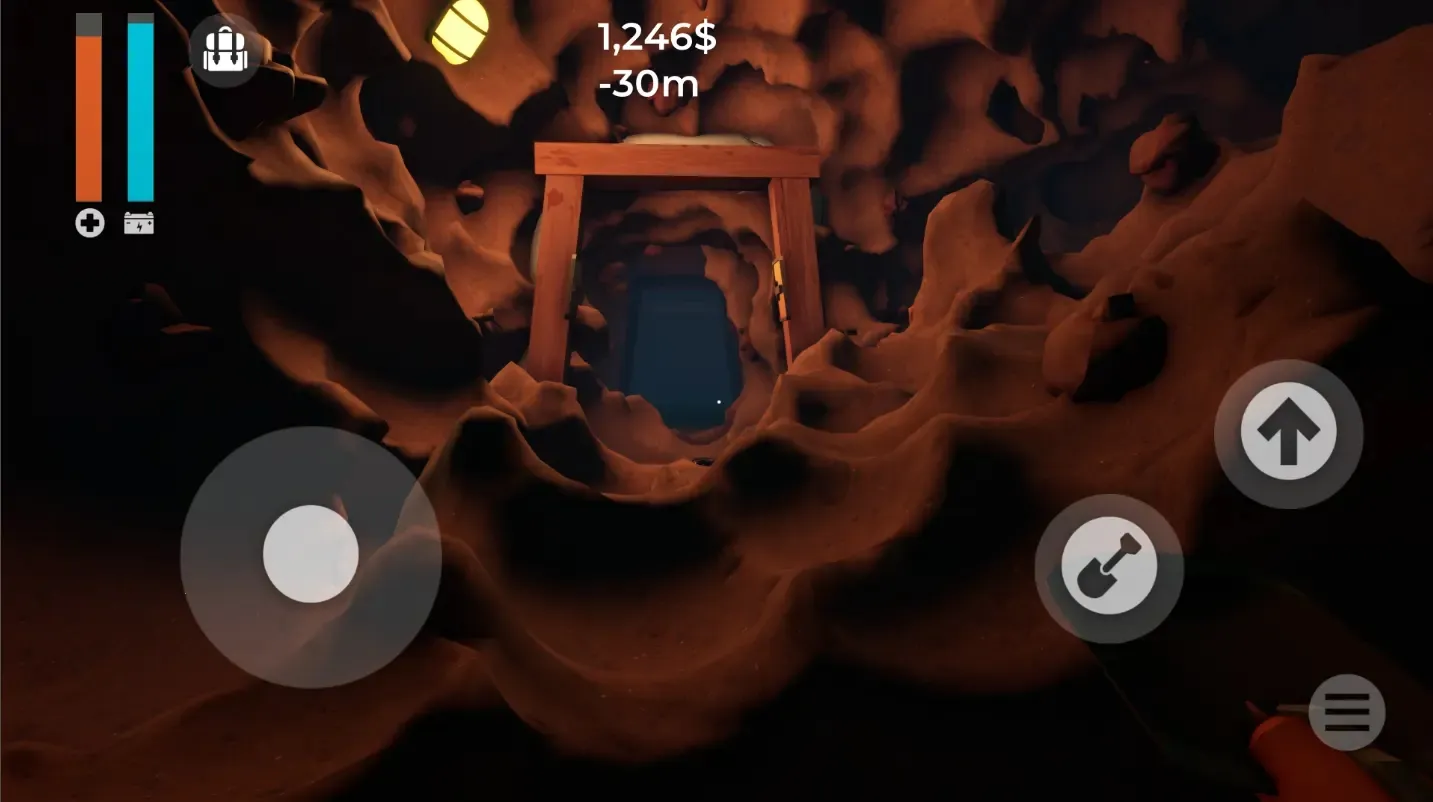Image resolution: width=1433 pixels, height=802 pixels.
Task: Tap the orange health bar
Action: [88, 110]
